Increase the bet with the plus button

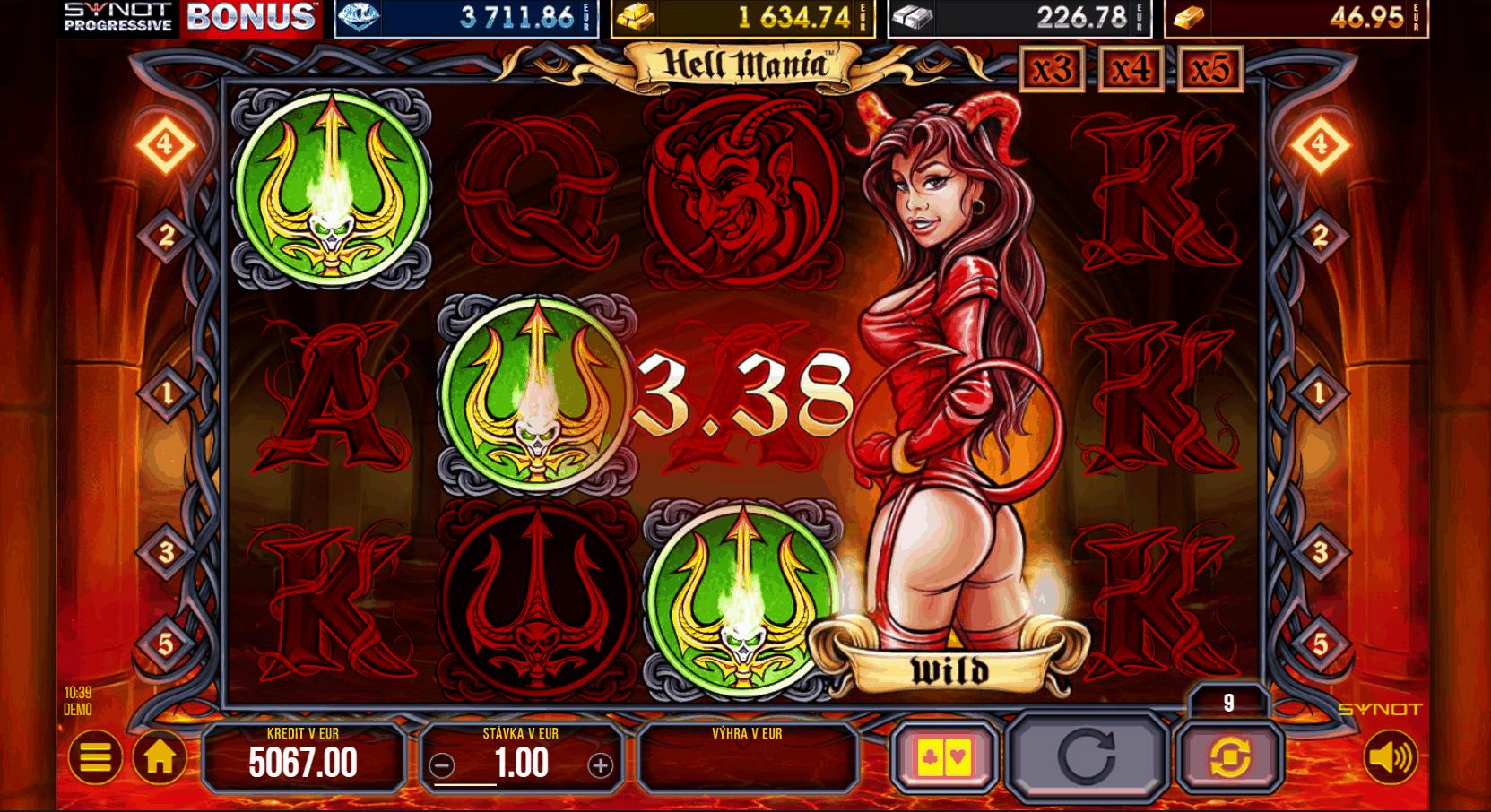600,765
